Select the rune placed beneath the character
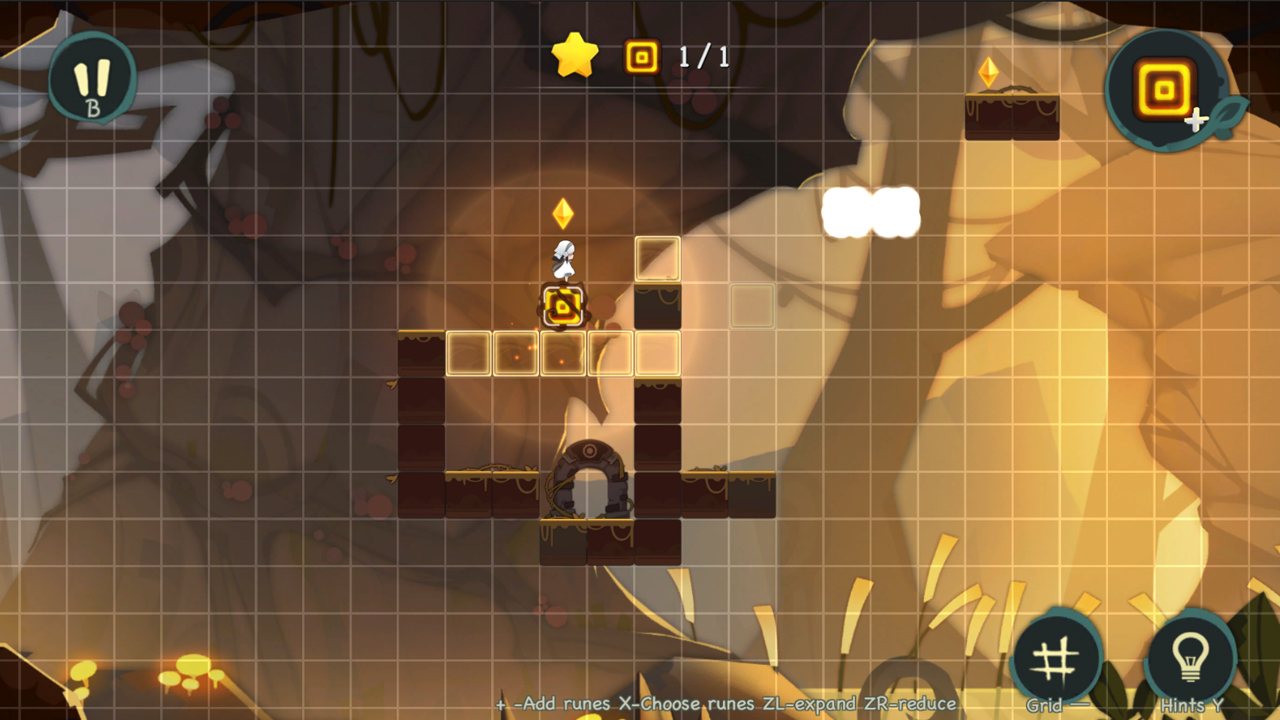This screenshot has height=720, width=1280. tap(563, 306)
